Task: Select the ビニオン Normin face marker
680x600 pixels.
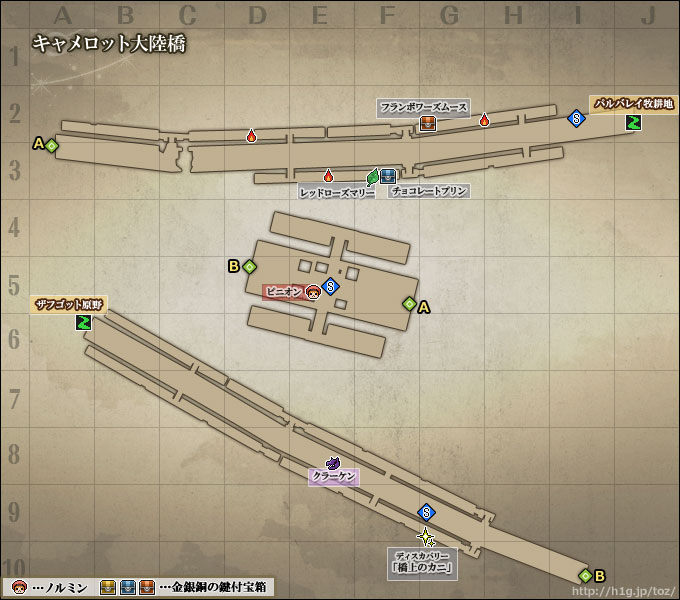Action: (x=313, y=292)
